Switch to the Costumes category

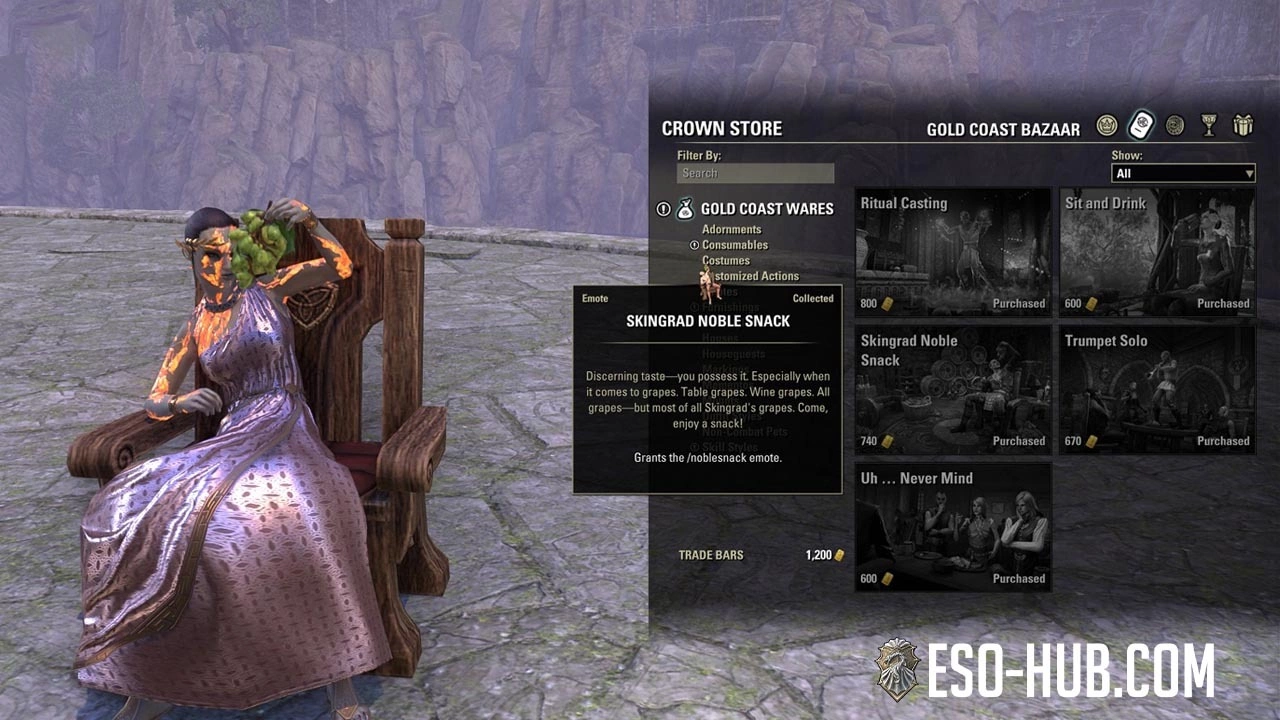[x=726, y=261]
